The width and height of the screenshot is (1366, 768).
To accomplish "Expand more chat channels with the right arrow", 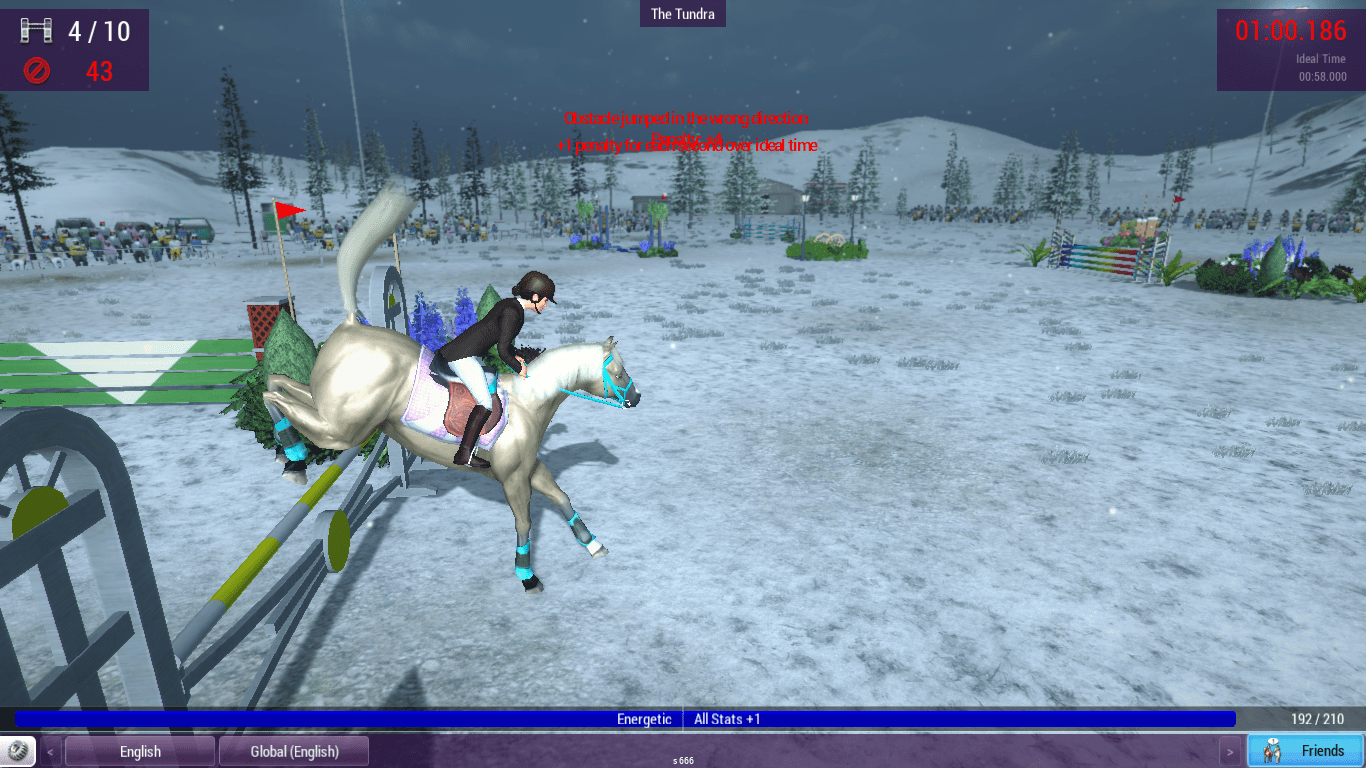I will click(1231, 751).
